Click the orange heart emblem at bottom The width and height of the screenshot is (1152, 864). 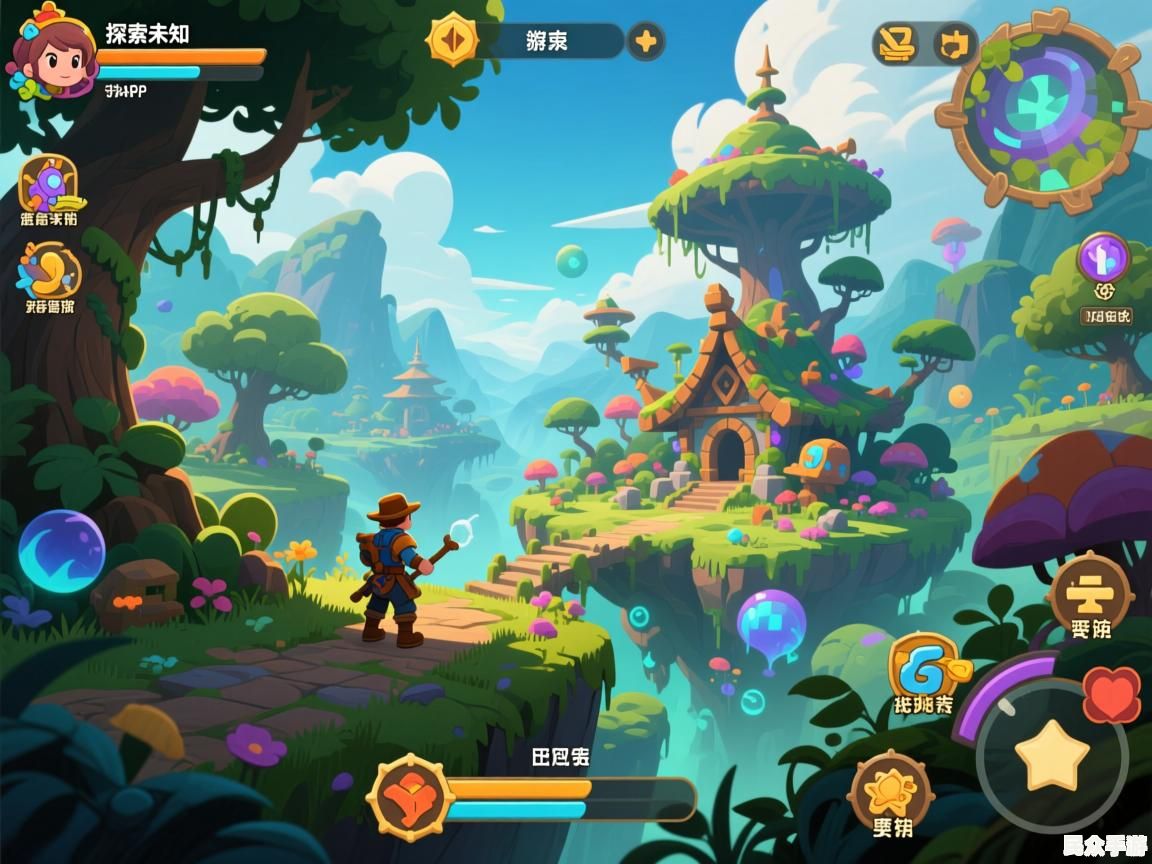click(x=410, y=797)
